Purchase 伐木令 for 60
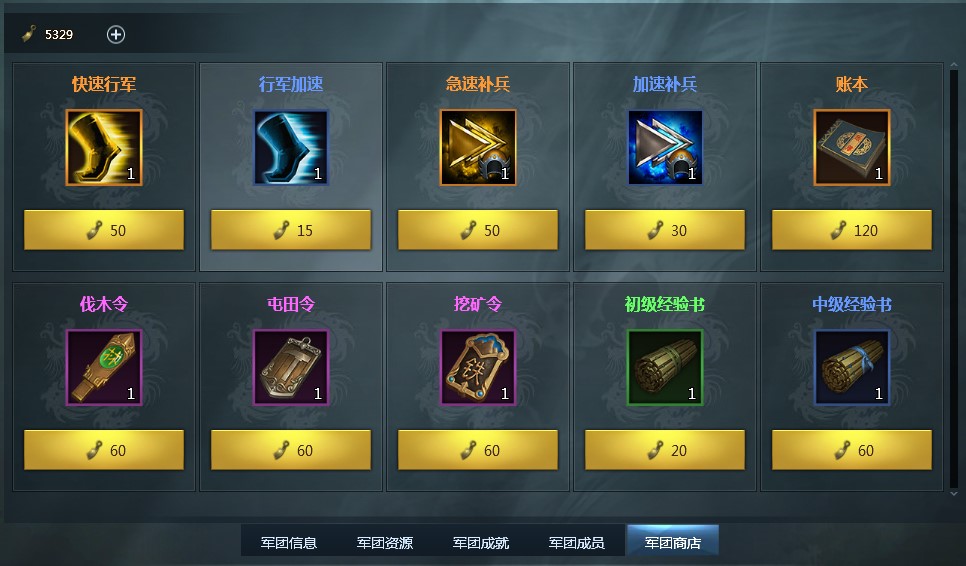 point(104,450)
